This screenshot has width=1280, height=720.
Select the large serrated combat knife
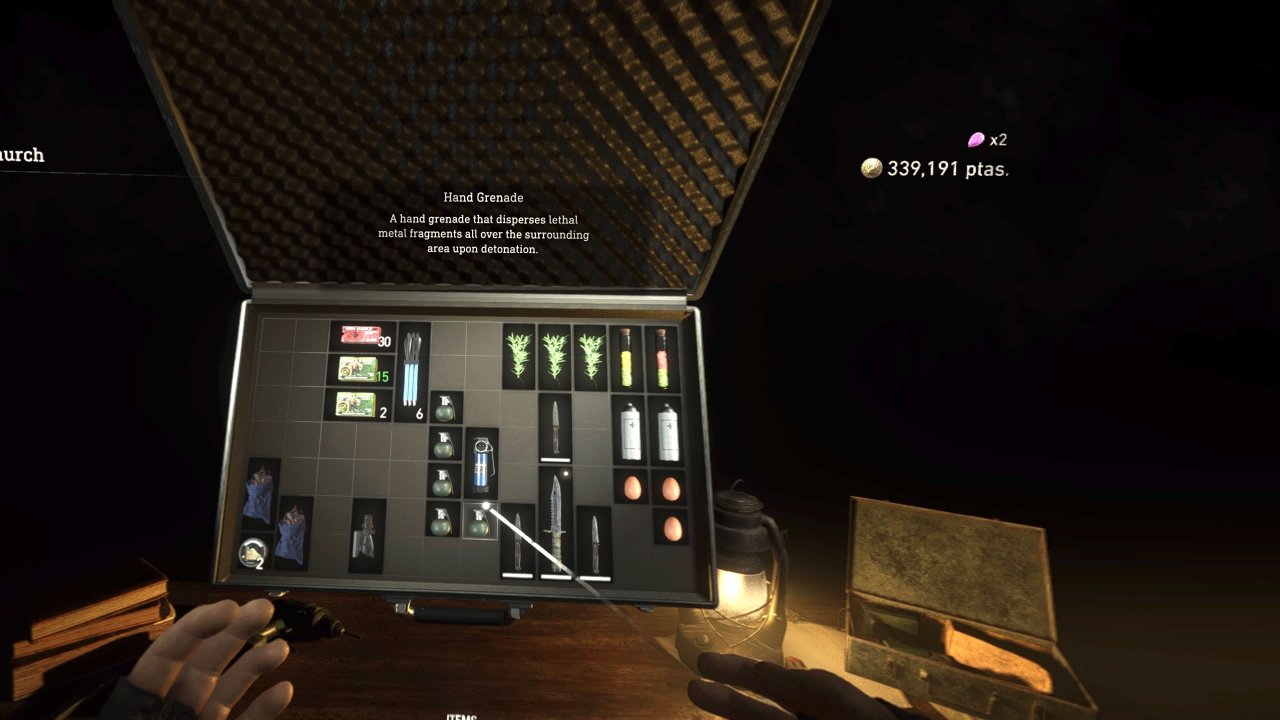[x=554, y=522]
